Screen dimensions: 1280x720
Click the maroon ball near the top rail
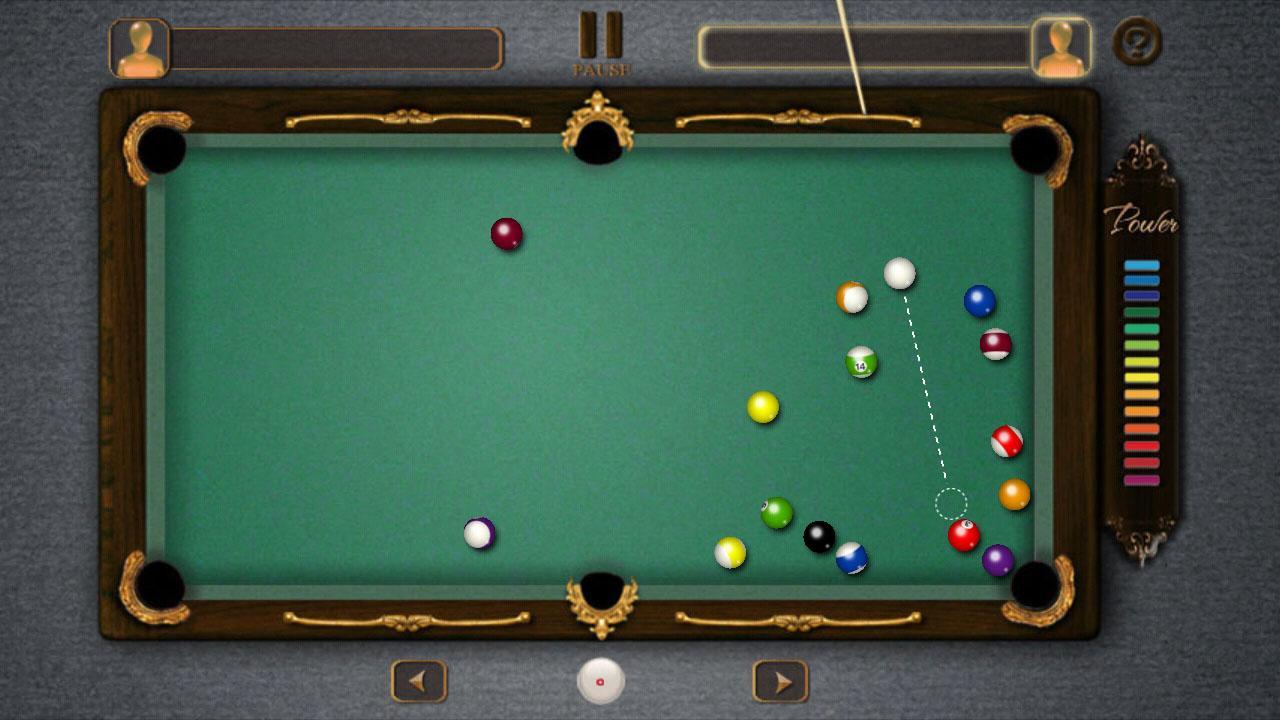pos(505,232)
